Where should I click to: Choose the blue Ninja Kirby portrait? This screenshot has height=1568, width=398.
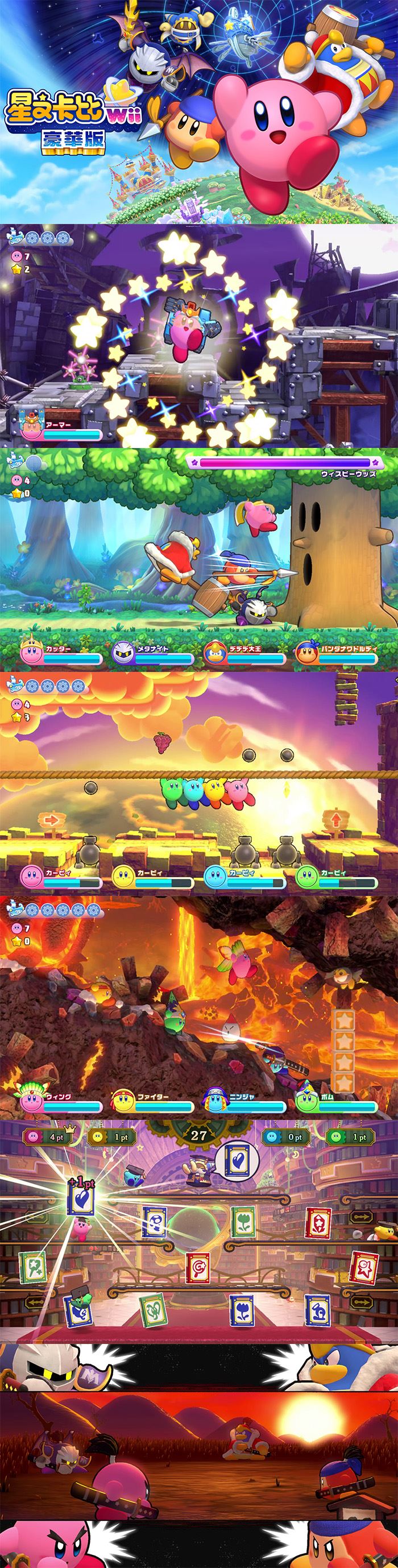215,1101
